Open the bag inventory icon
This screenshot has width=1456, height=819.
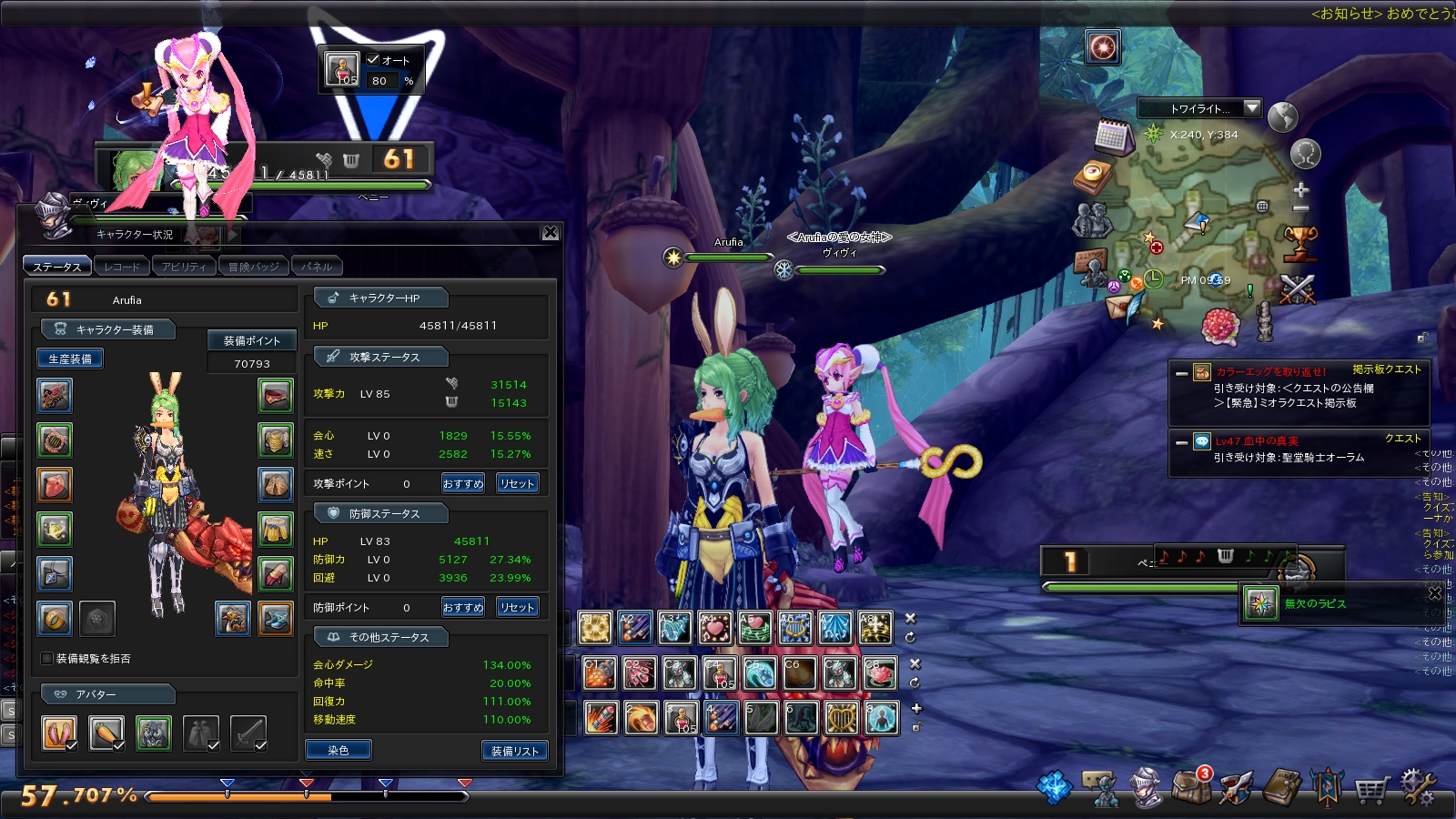1191,788
